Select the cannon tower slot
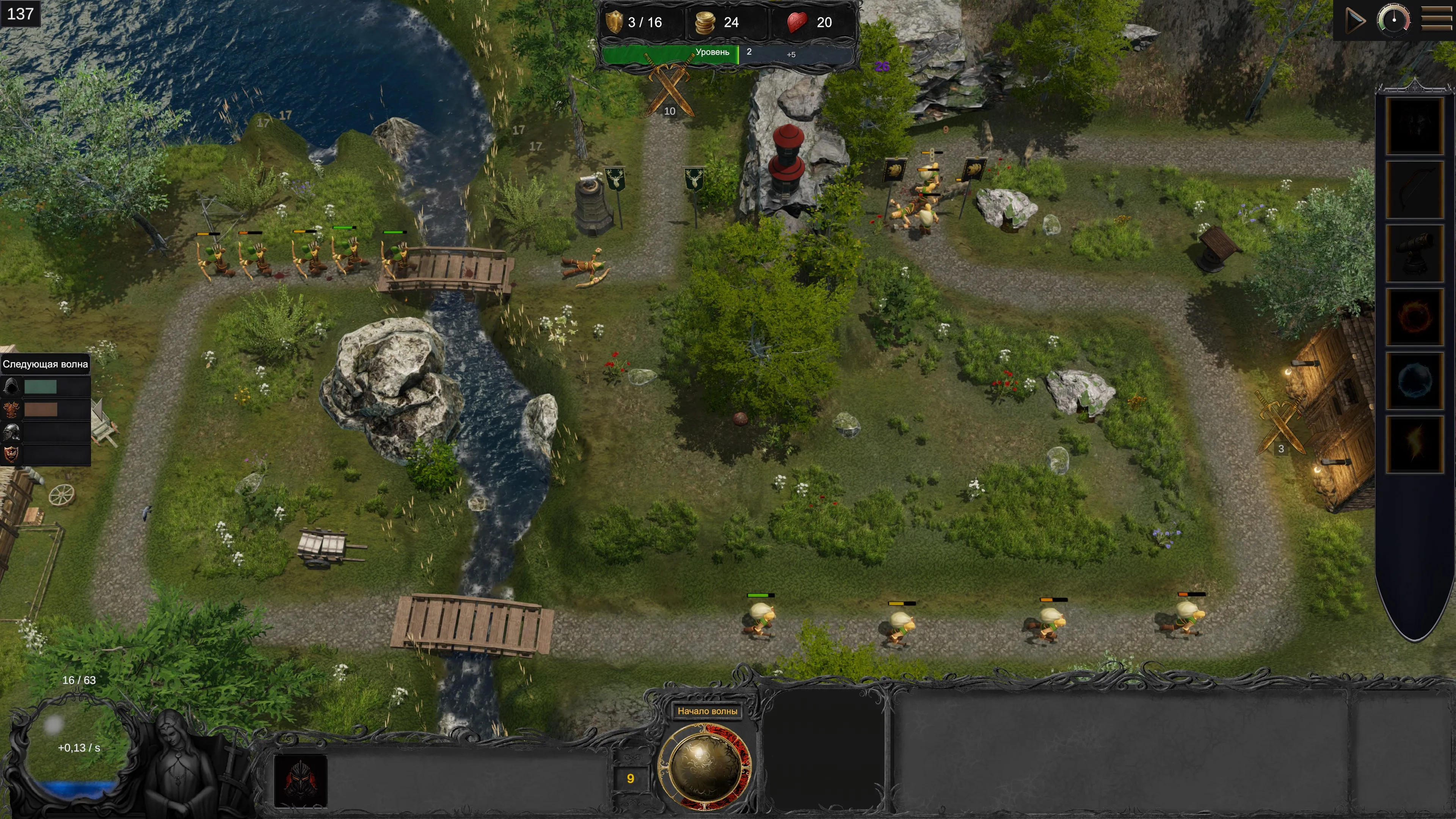The width and height of the screenshot is (1456, 819). click(x=1415, y=253)
